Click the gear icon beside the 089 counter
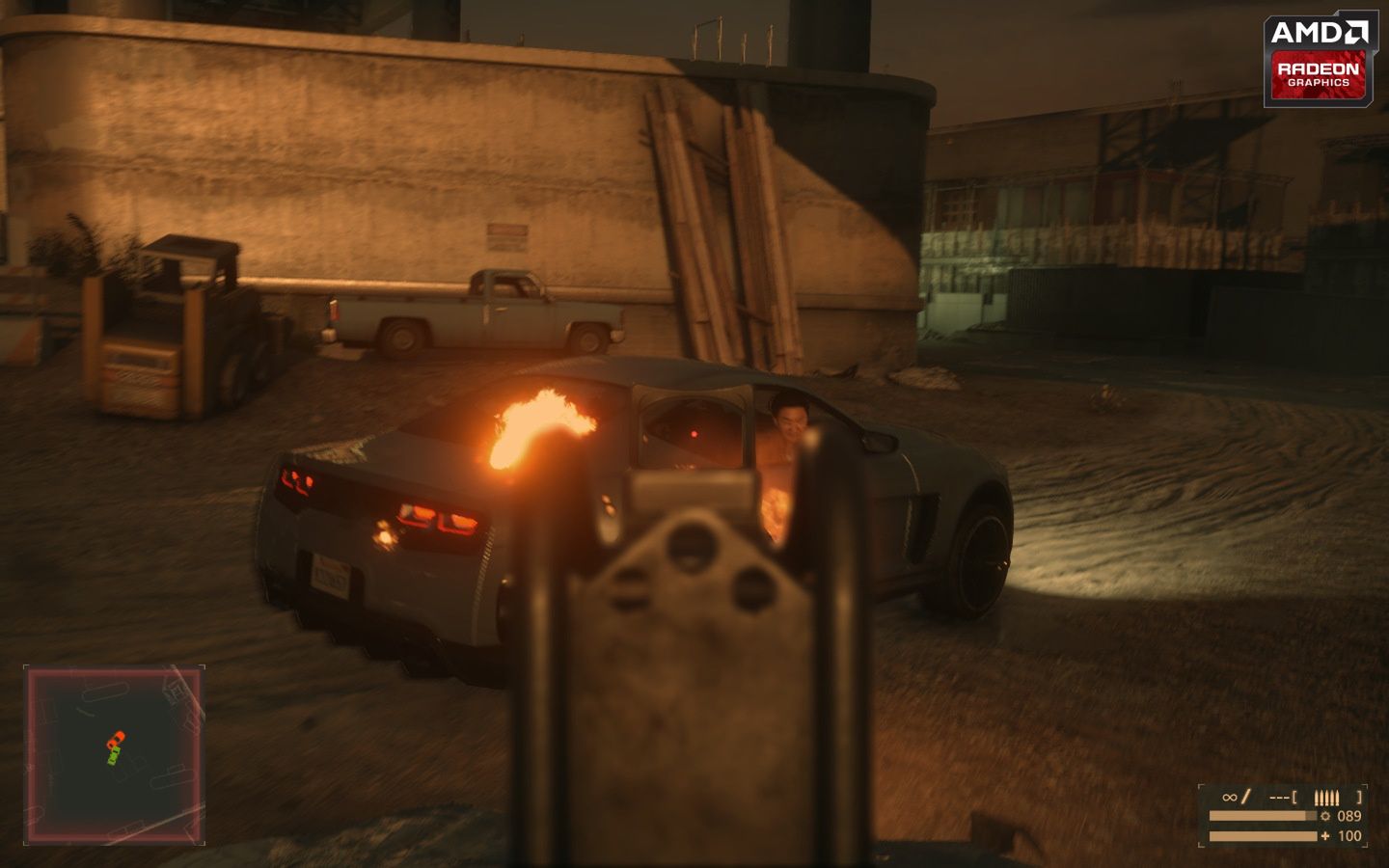Viewport: 1389px width, 868px height. tap(1325, 816)
